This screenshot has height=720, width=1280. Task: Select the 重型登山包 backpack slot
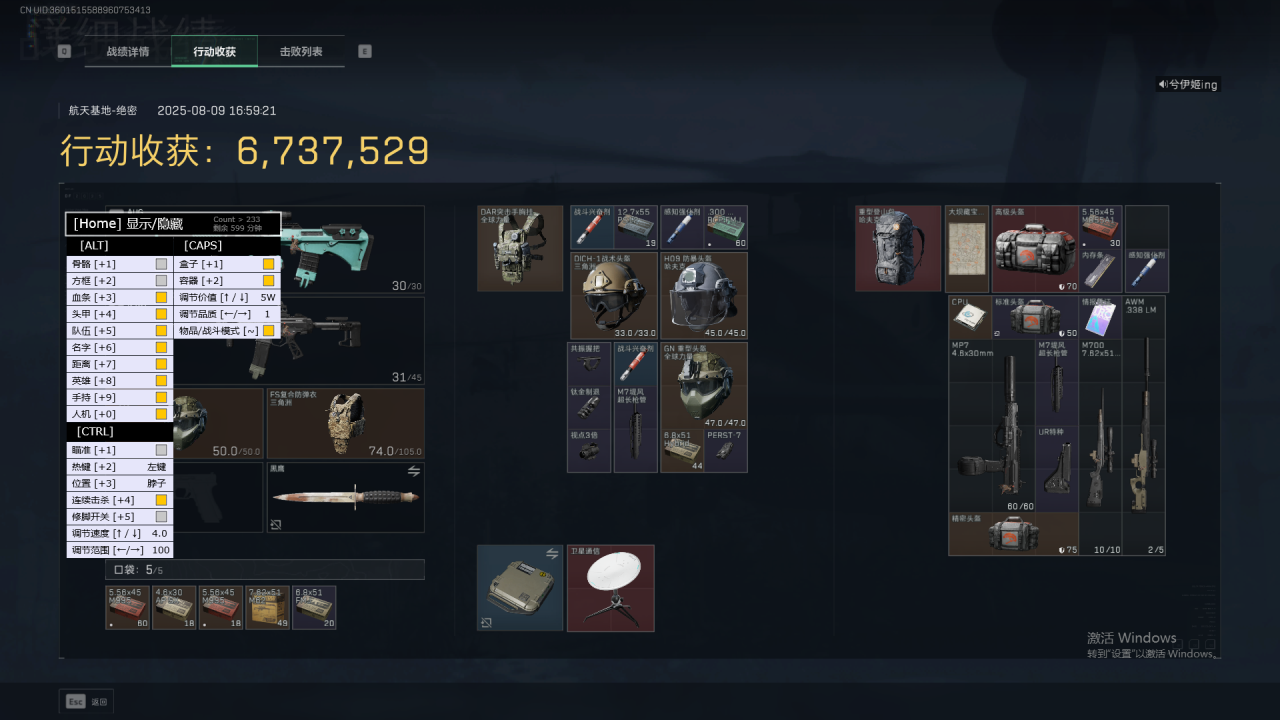898,248
